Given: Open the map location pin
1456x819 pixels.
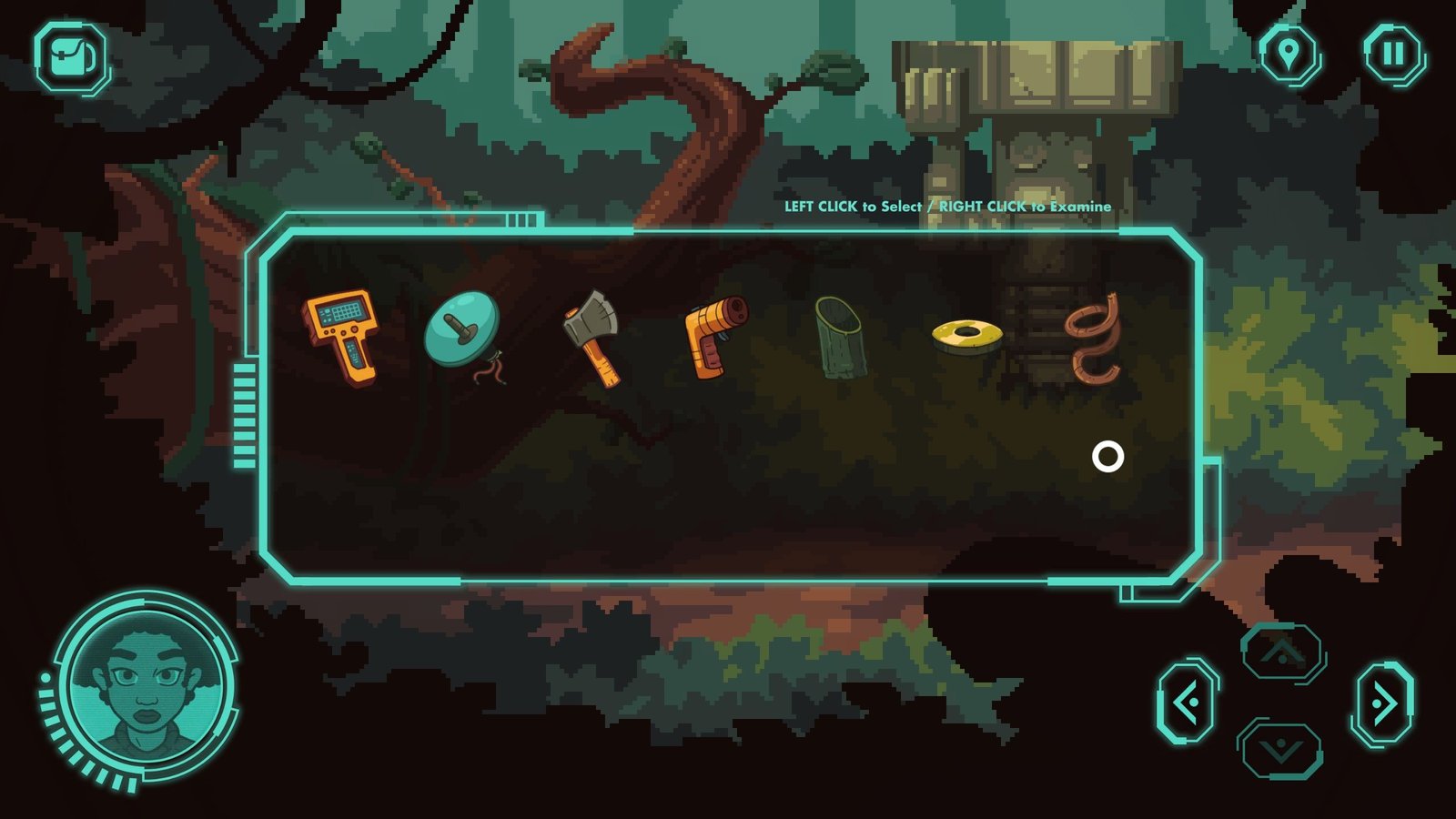Looking at the screenshot, I should (1289, 53).
